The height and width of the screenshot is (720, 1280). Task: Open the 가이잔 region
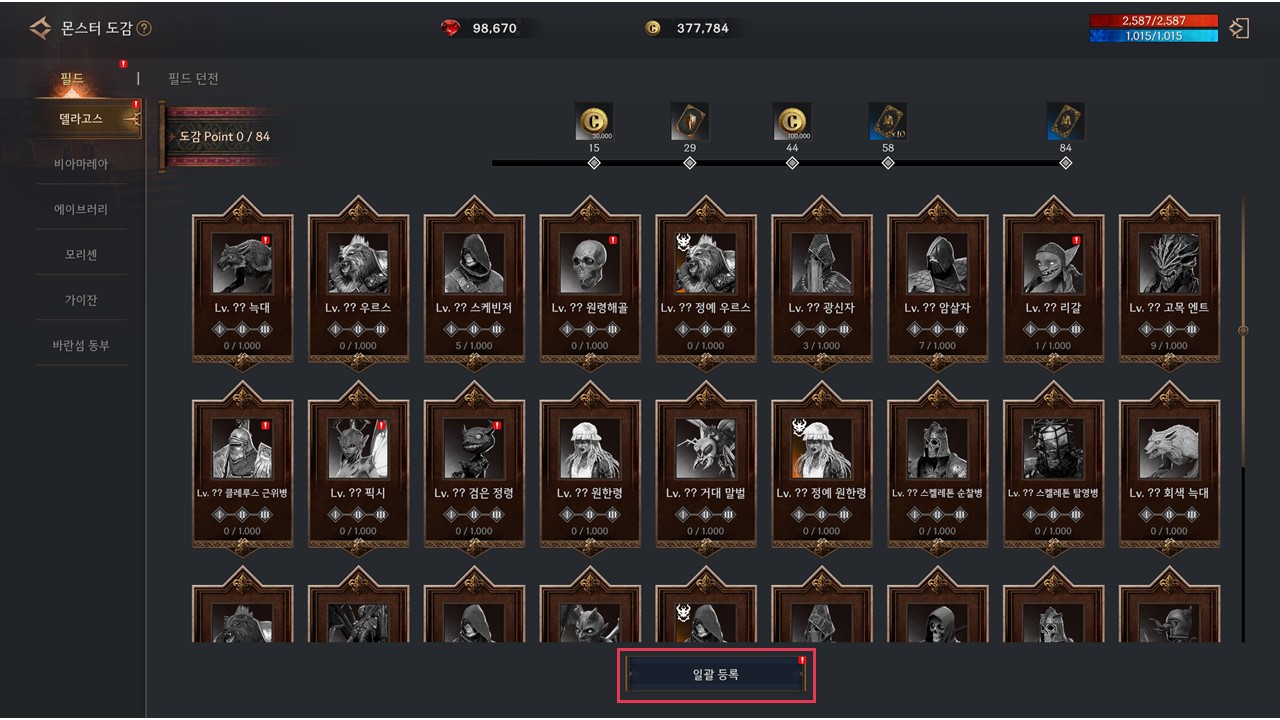(x=81, y=300)
